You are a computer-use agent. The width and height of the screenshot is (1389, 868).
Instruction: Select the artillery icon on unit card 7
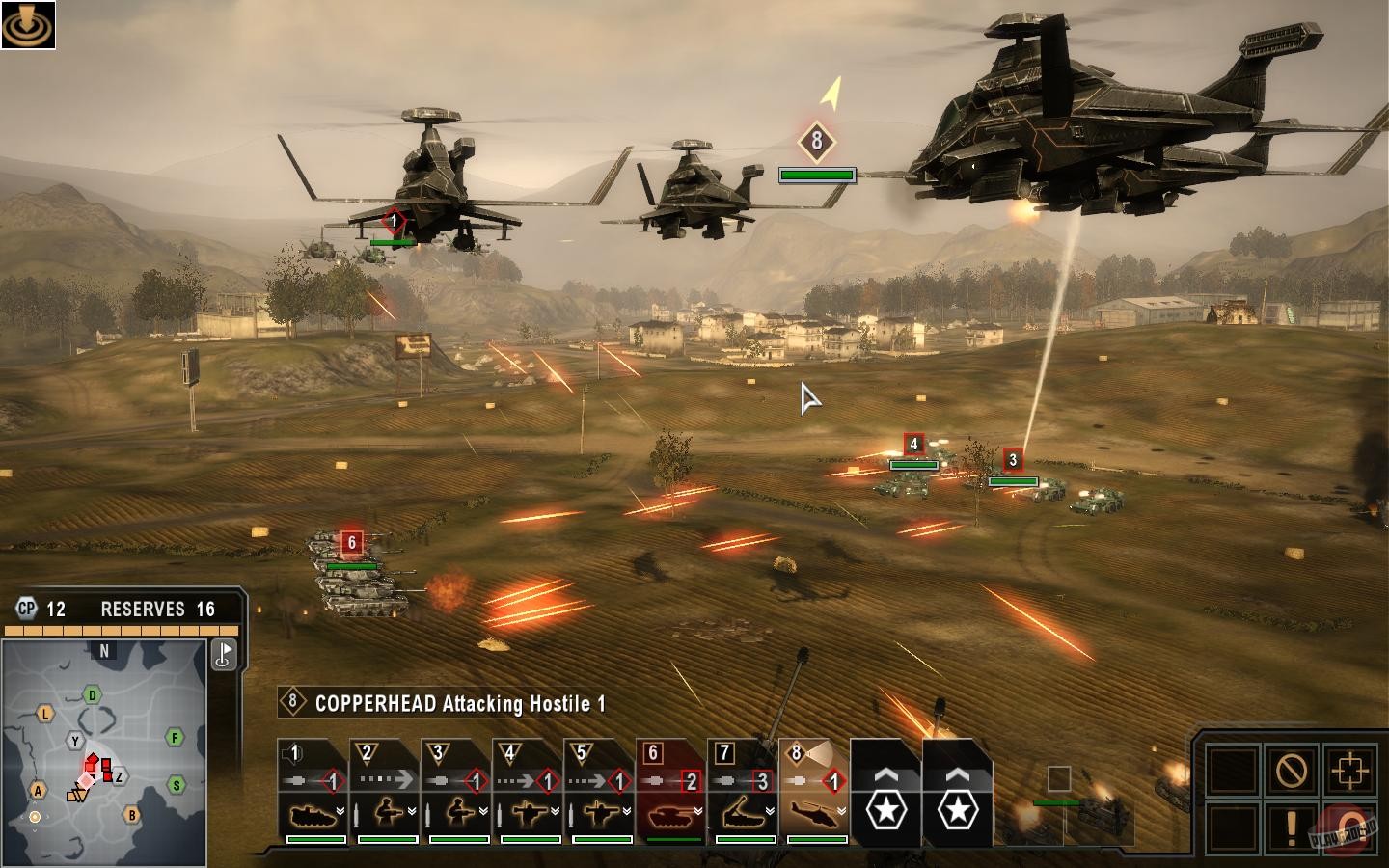point(744,812)
